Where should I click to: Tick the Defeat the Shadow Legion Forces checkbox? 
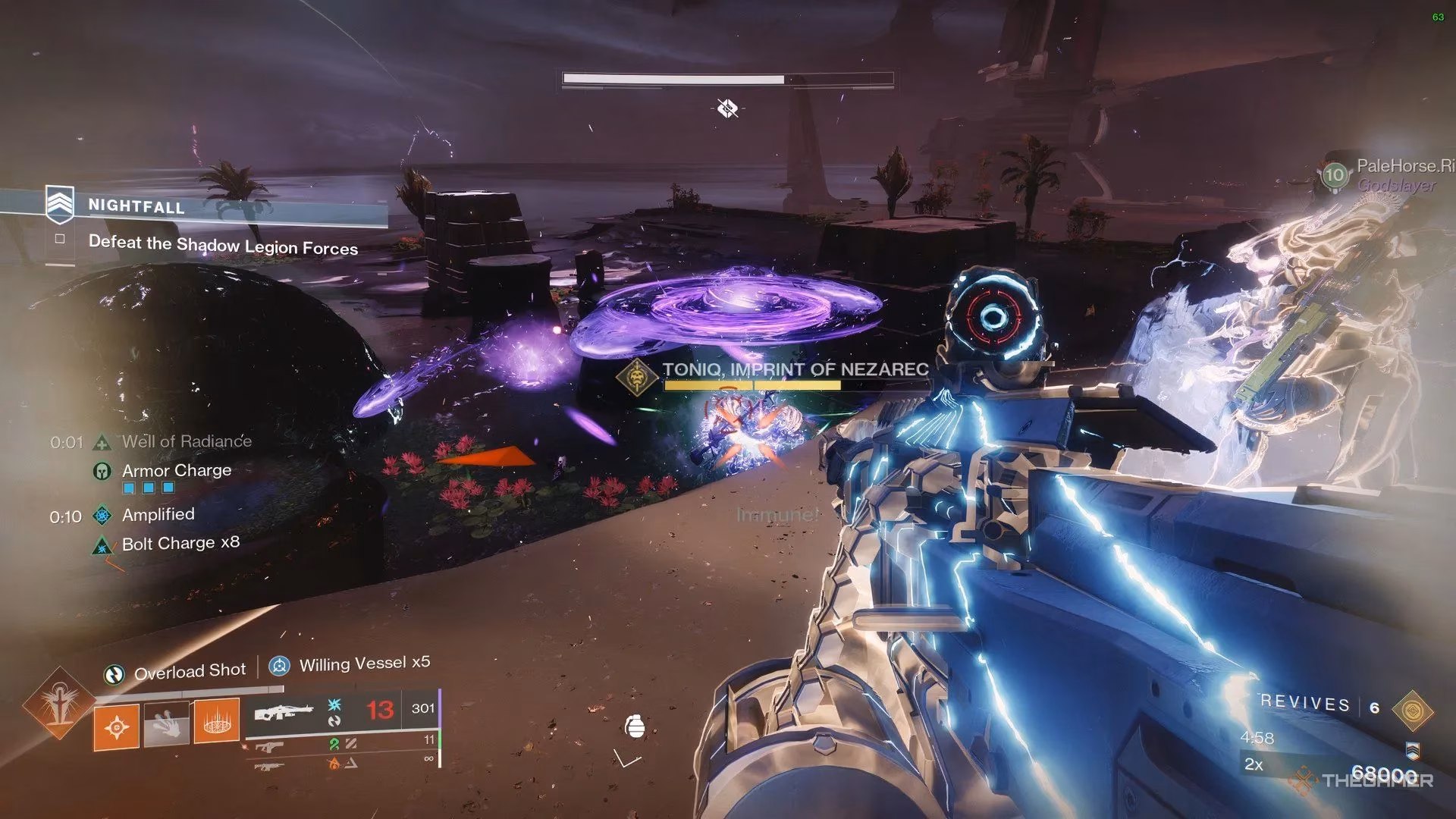(x=60, y=240)
